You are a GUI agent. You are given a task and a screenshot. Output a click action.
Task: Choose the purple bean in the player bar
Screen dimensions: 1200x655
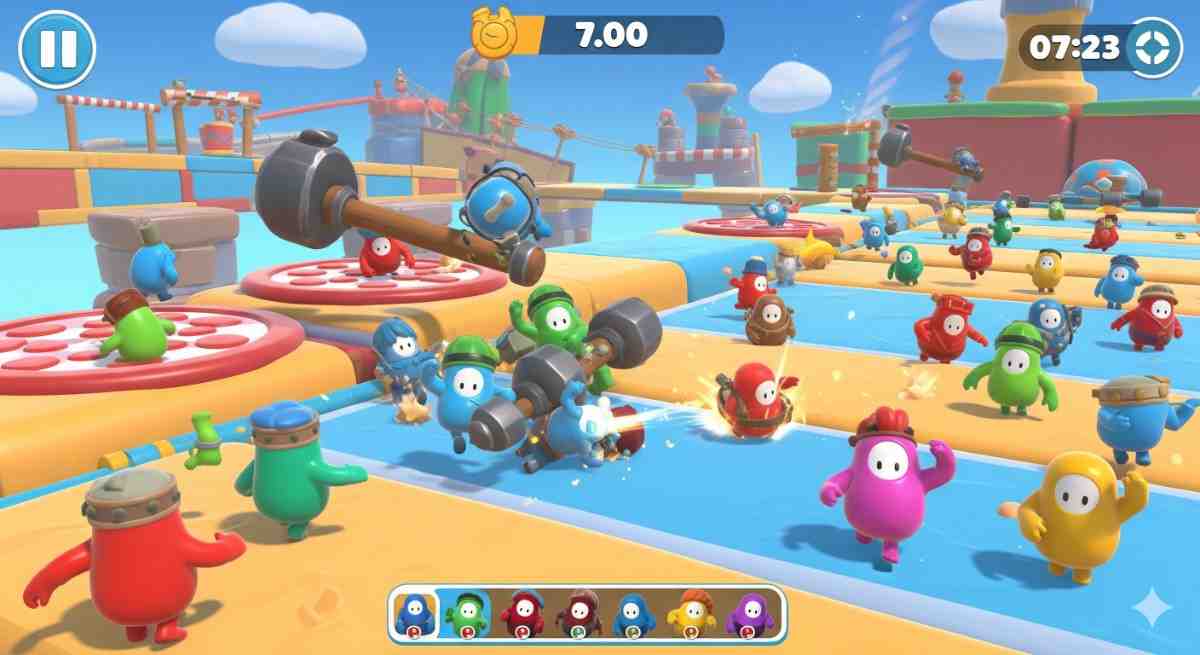click(x=748, y=613)
